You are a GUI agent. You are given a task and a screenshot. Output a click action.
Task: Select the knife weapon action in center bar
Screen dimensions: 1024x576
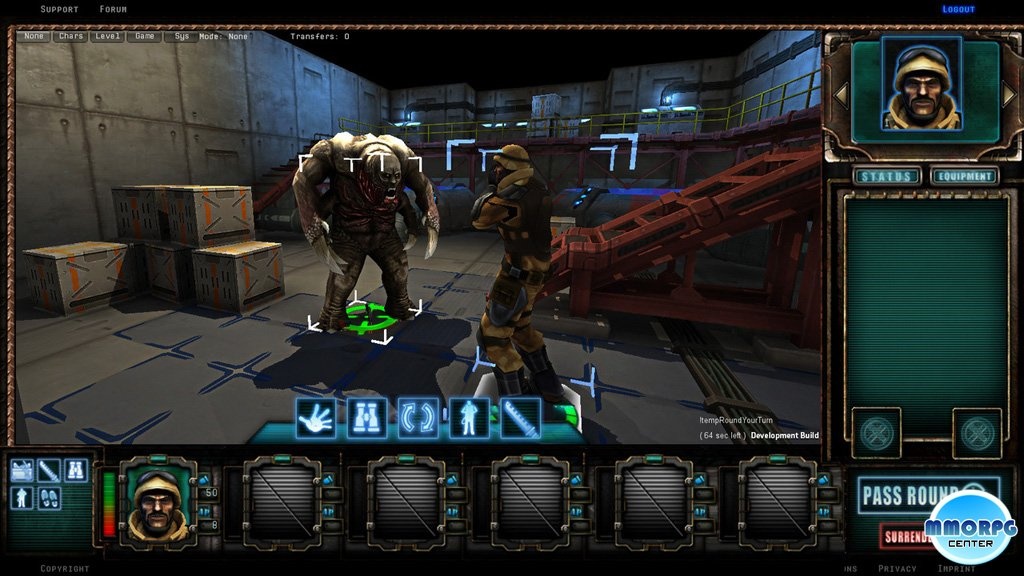pos(520,418)
